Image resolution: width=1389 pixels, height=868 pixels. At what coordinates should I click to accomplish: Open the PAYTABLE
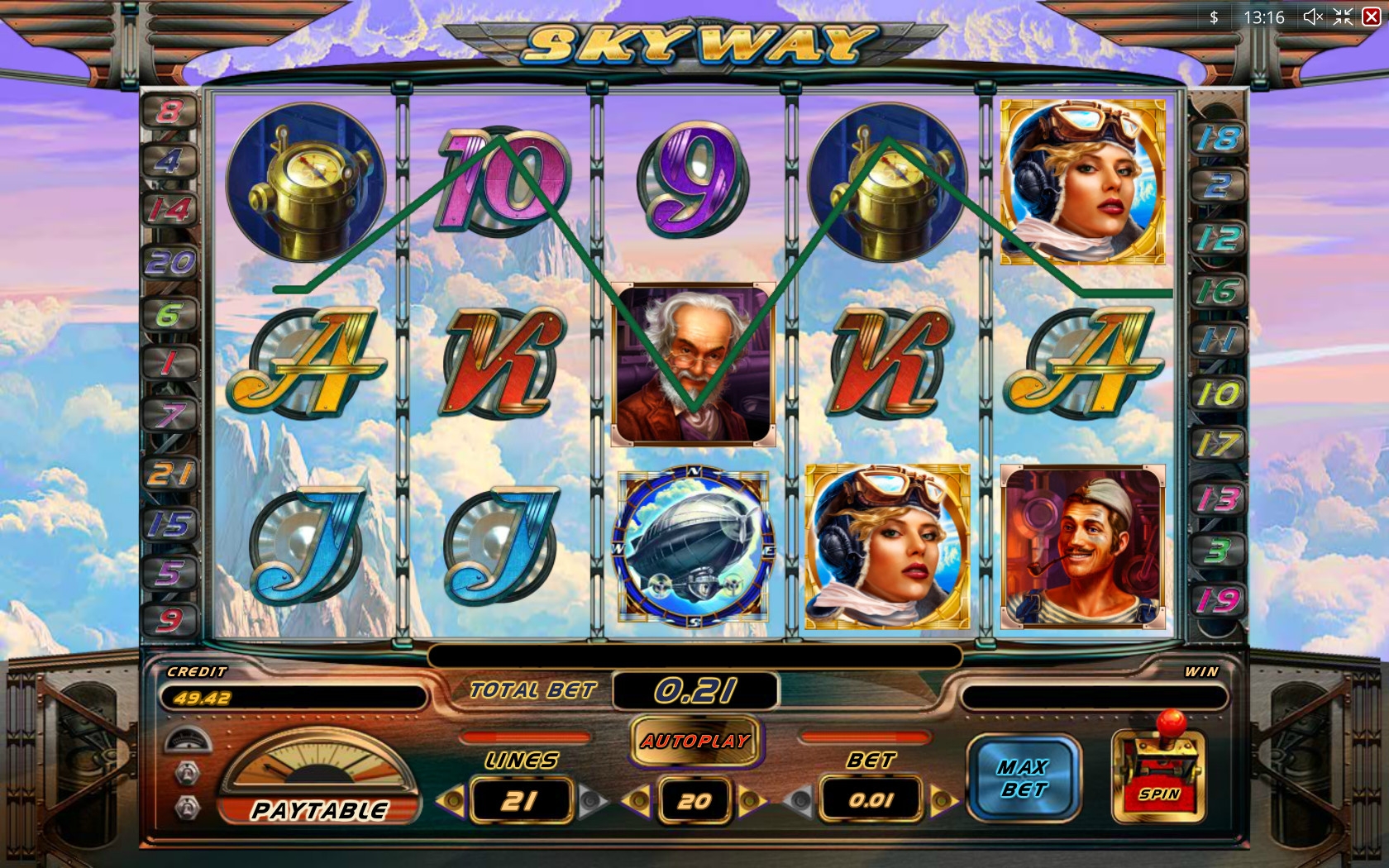click(x=319, y=808)
